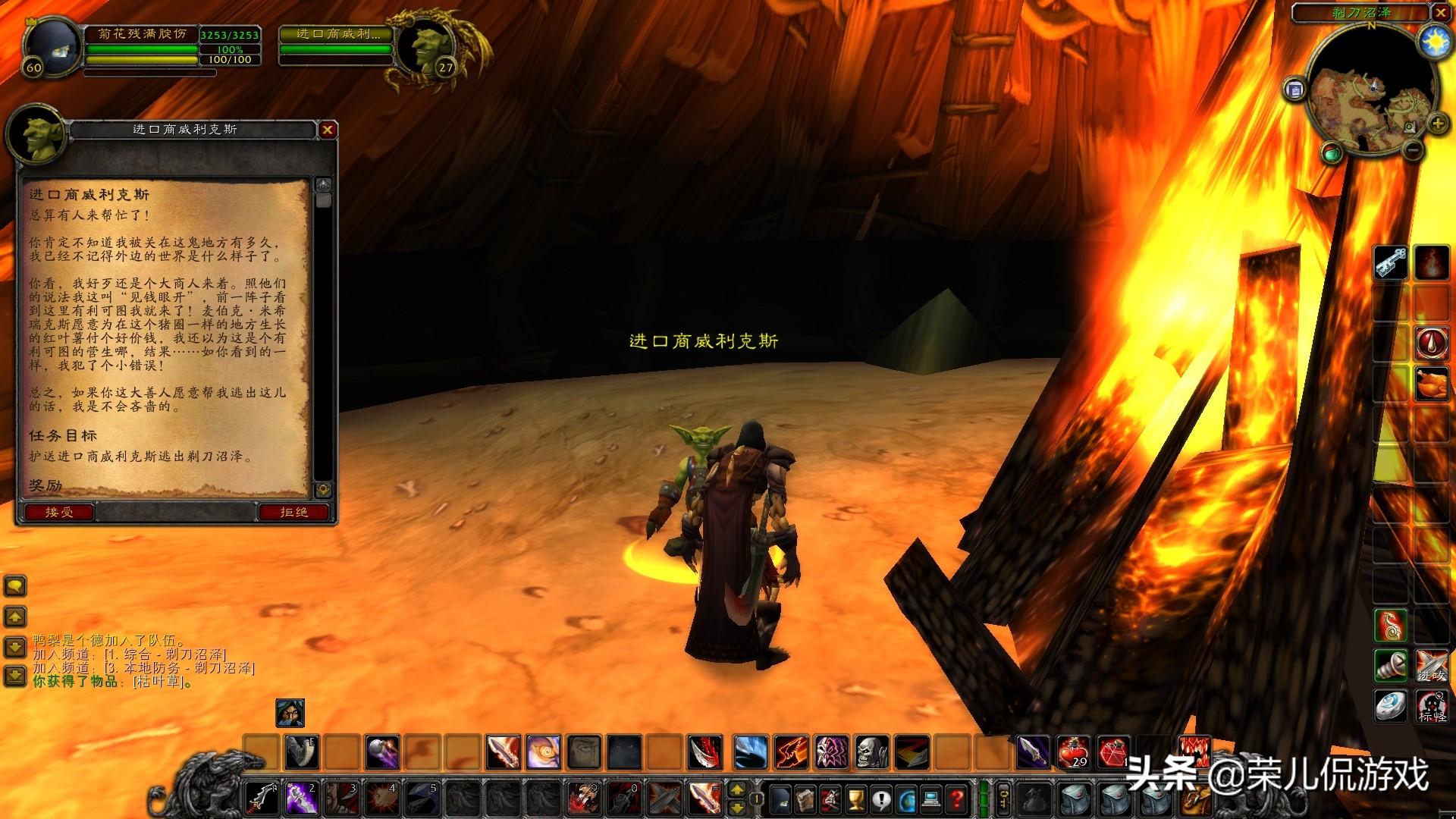The height and width of the screenshot is (819, 1456).
Task: Accept the quest with the 接受 button
Action: click(59, 513)
